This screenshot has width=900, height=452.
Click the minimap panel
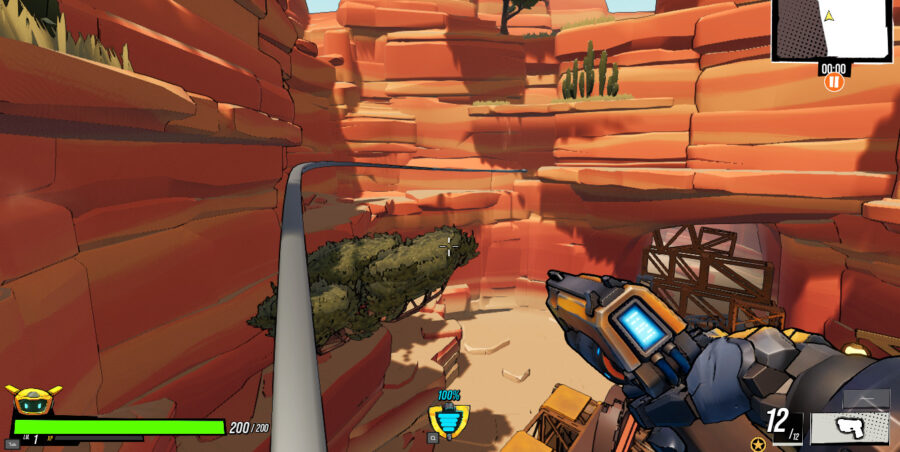[831, 30]
